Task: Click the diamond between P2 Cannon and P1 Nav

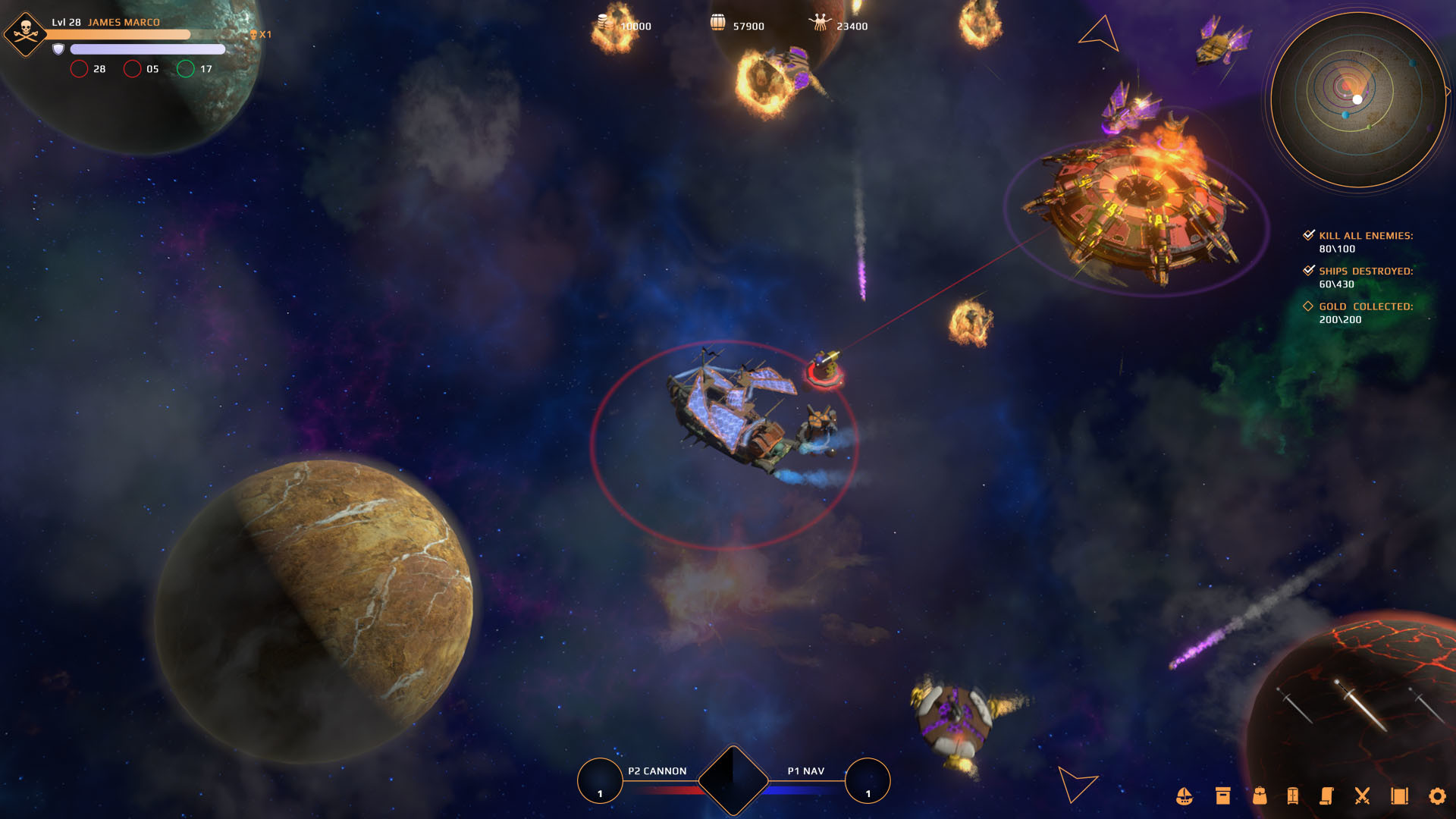Action: click(733, 778)
